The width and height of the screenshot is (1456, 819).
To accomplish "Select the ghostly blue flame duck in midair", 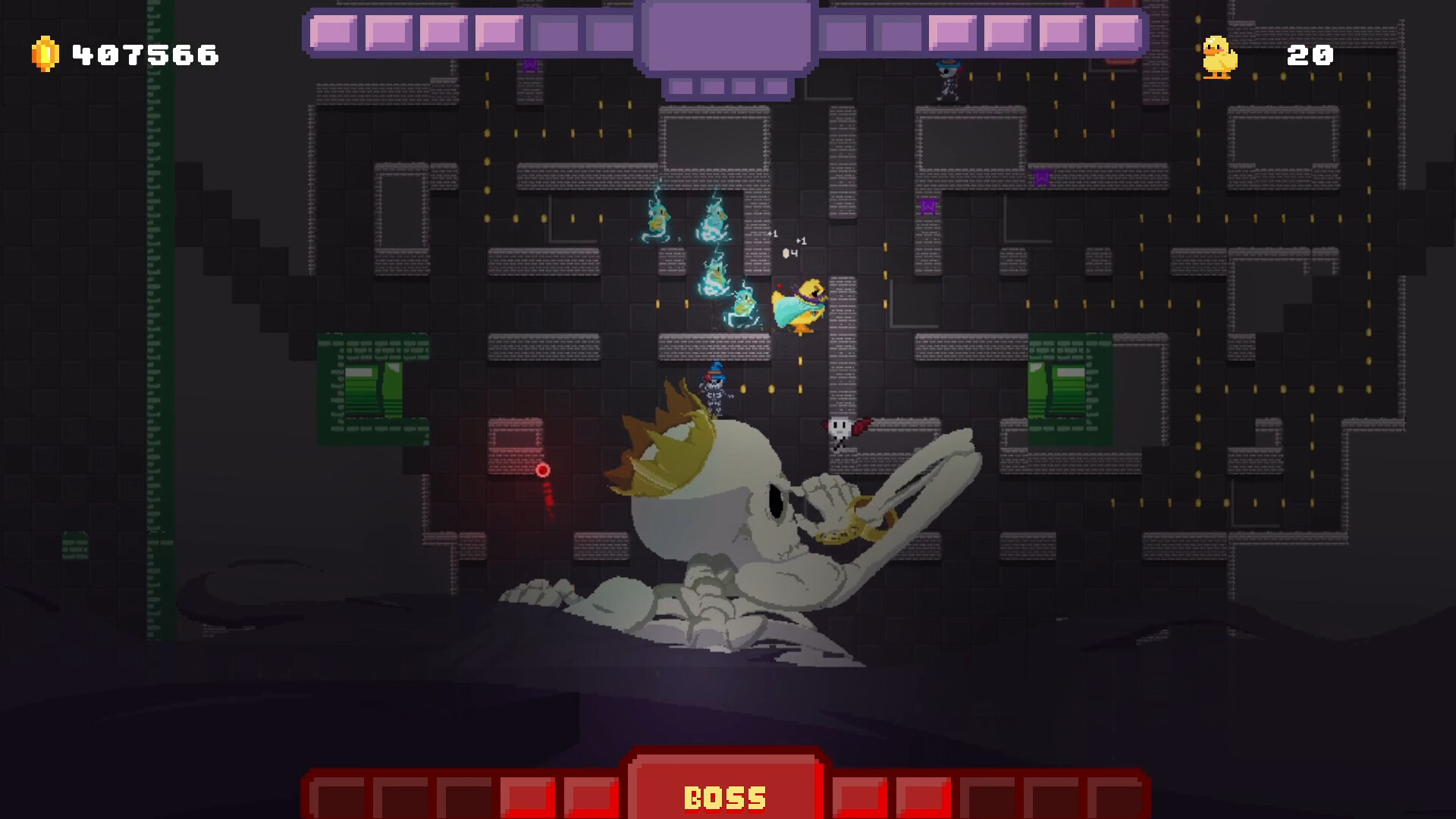I will pyautogui.click(x=660, y=220).
